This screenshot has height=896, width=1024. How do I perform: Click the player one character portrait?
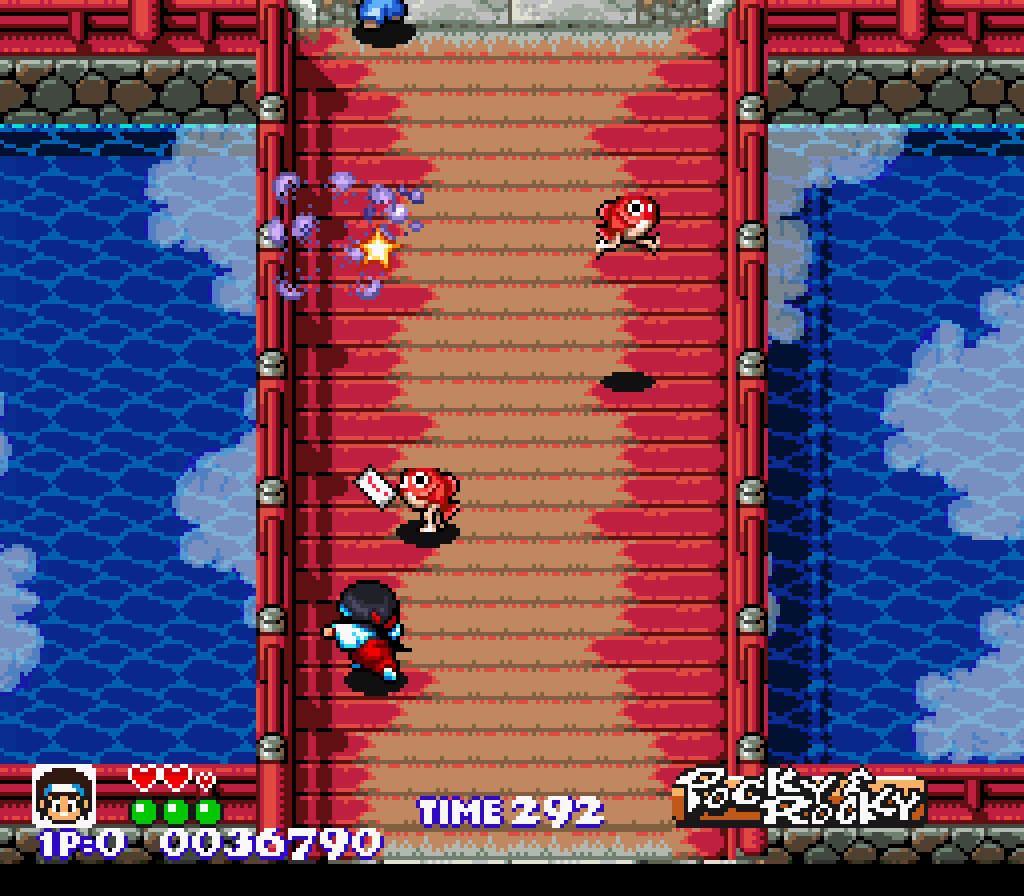pos(63,797)
